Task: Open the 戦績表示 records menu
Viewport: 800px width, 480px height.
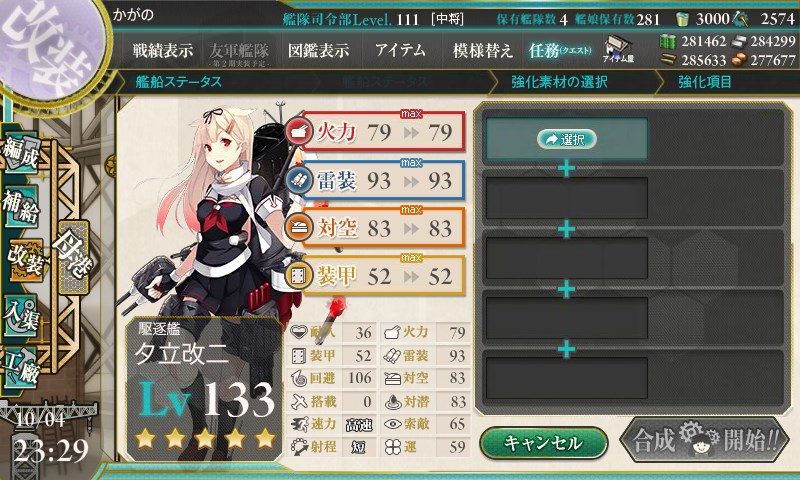Action: (163, 50)
